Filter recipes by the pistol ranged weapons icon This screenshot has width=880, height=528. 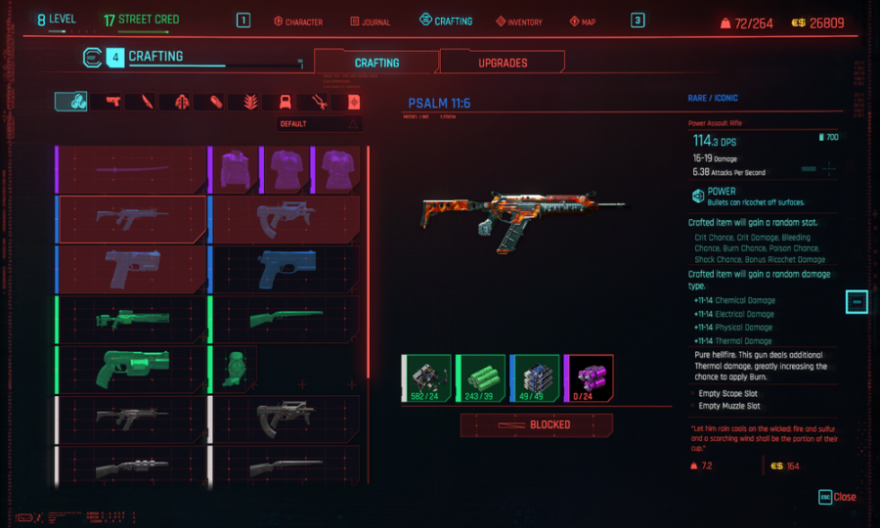point(112,102)
